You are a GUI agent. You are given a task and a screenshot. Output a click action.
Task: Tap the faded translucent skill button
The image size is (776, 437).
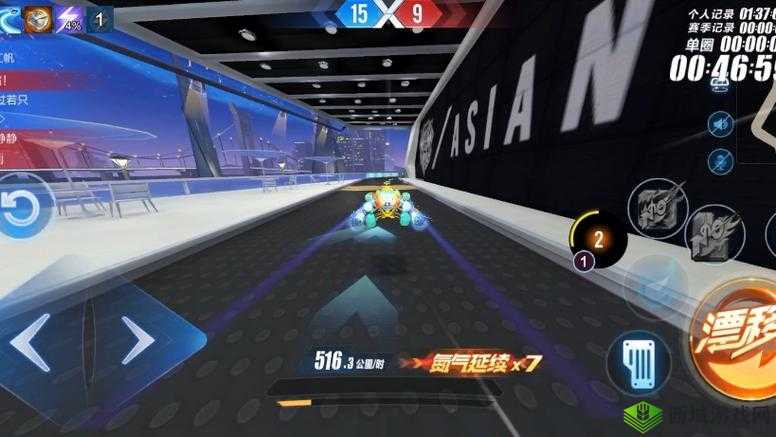654,287
